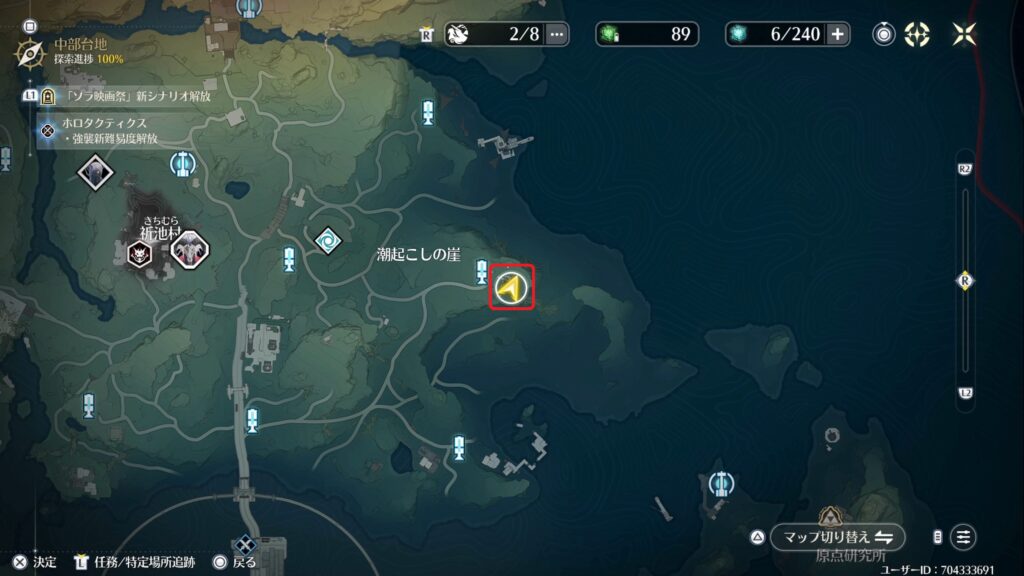Select the teleport beacon beside 潮起こしの崖

[482, 270]
